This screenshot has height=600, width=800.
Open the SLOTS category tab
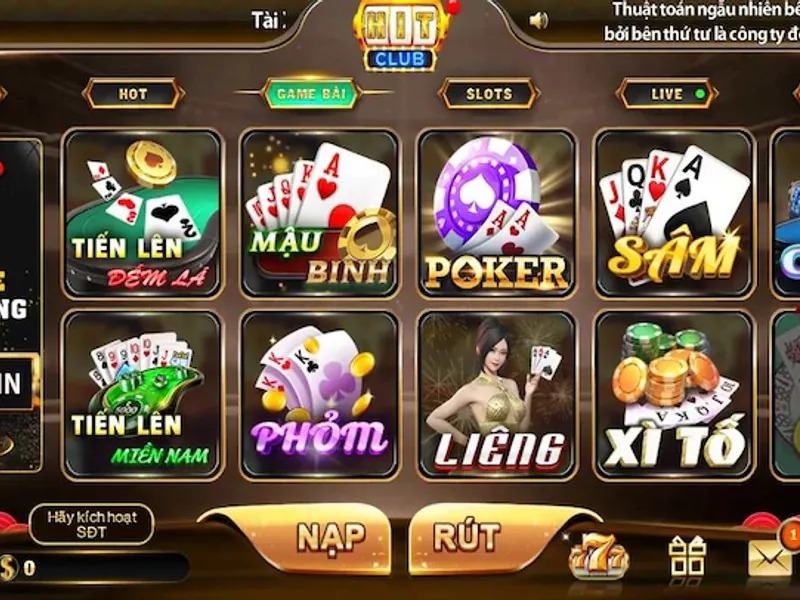coord(488,94)
